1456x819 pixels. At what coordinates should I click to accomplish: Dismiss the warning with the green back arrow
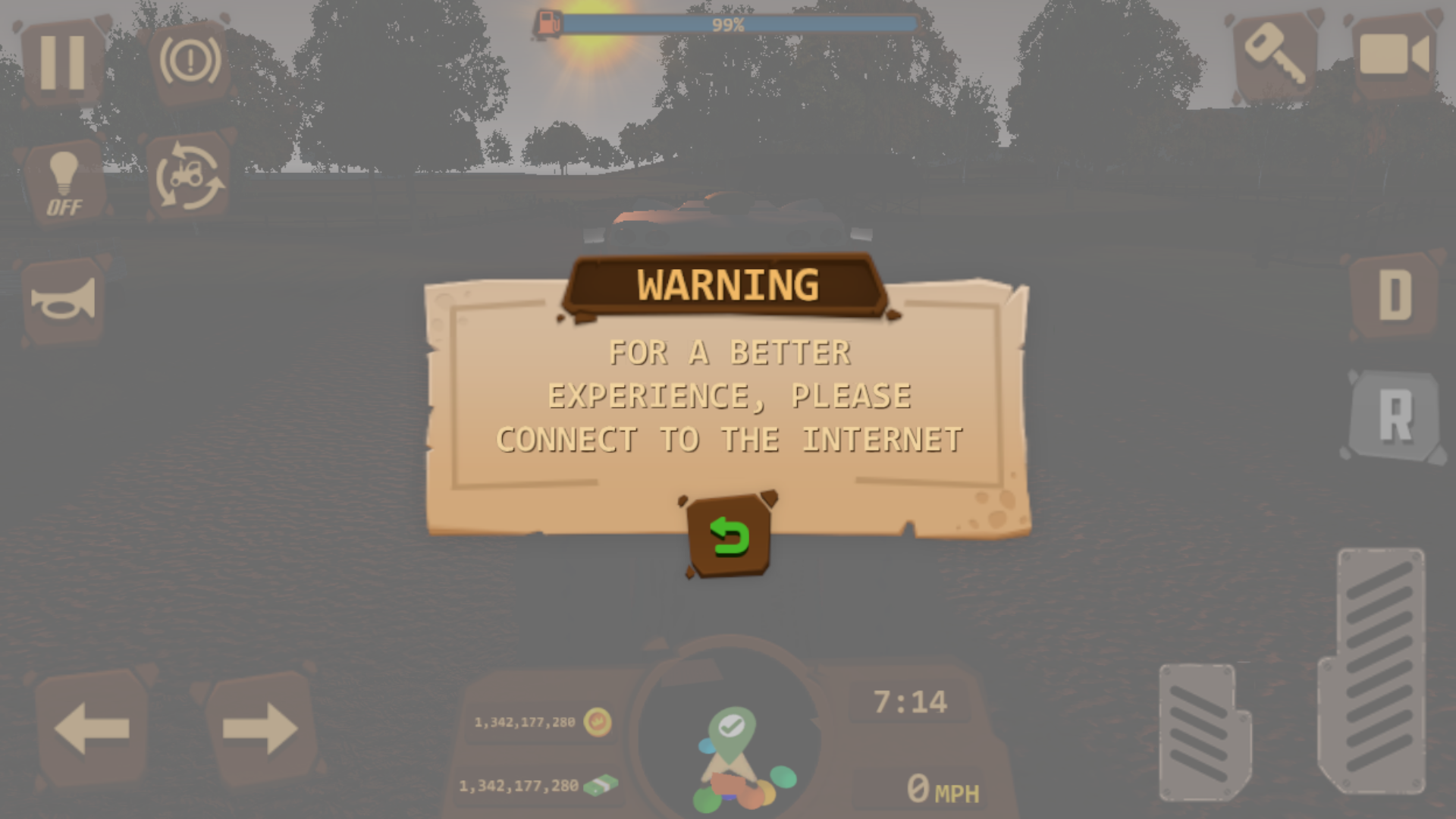click(x=729, y=536)
